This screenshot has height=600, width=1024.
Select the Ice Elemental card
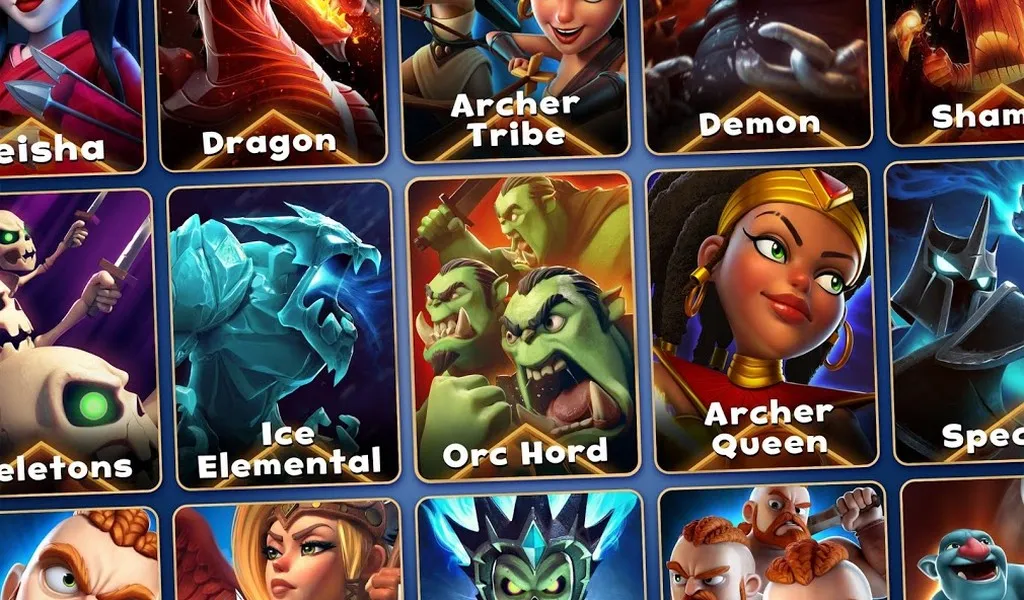283,335
